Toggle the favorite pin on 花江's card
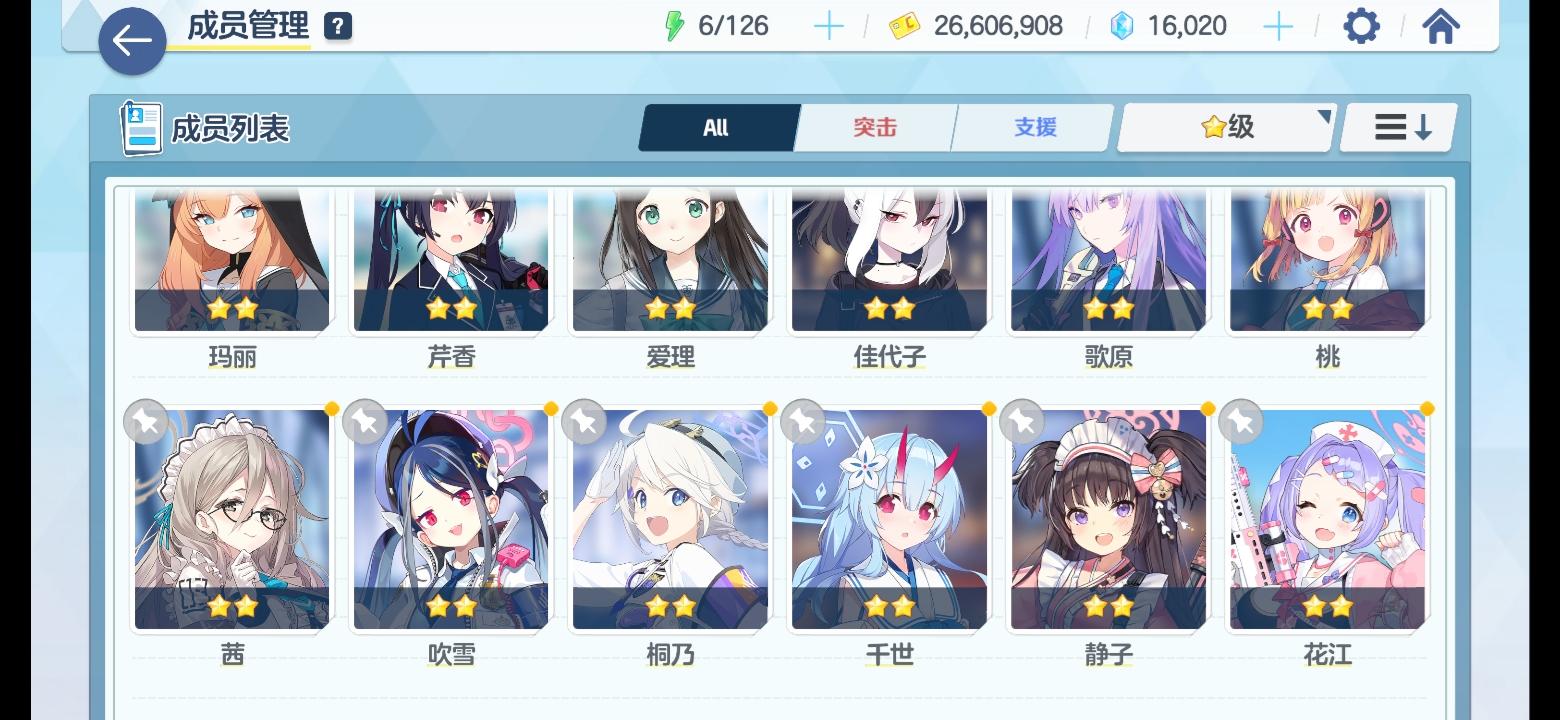This screenshot has width=1560, height=720. click(1240, 421)
